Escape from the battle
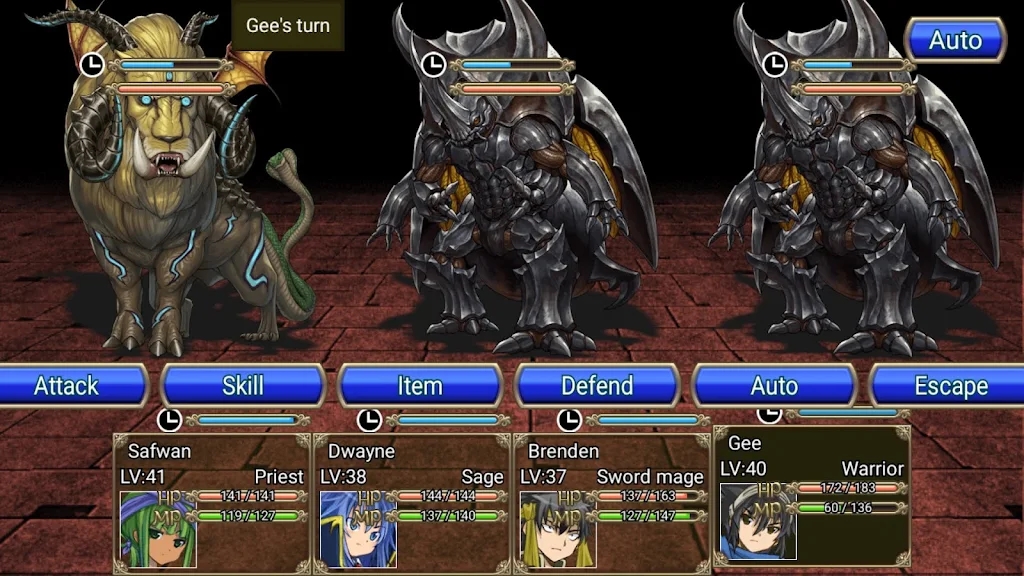This screenshot has width=1024, height=576. click(x=950, y=386)
